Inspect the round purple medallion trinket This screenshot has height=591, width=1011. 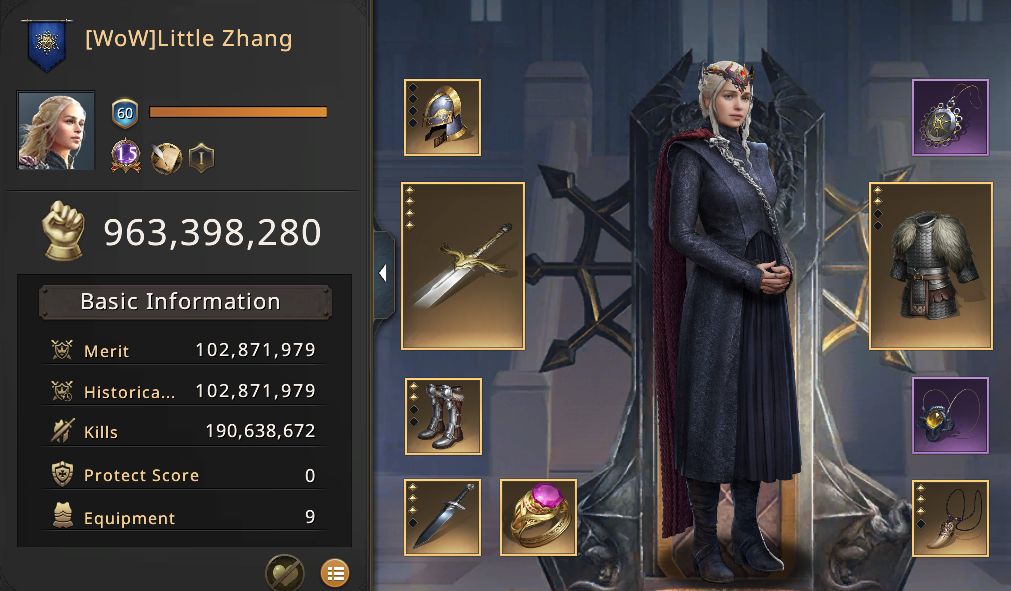point(950,118)
